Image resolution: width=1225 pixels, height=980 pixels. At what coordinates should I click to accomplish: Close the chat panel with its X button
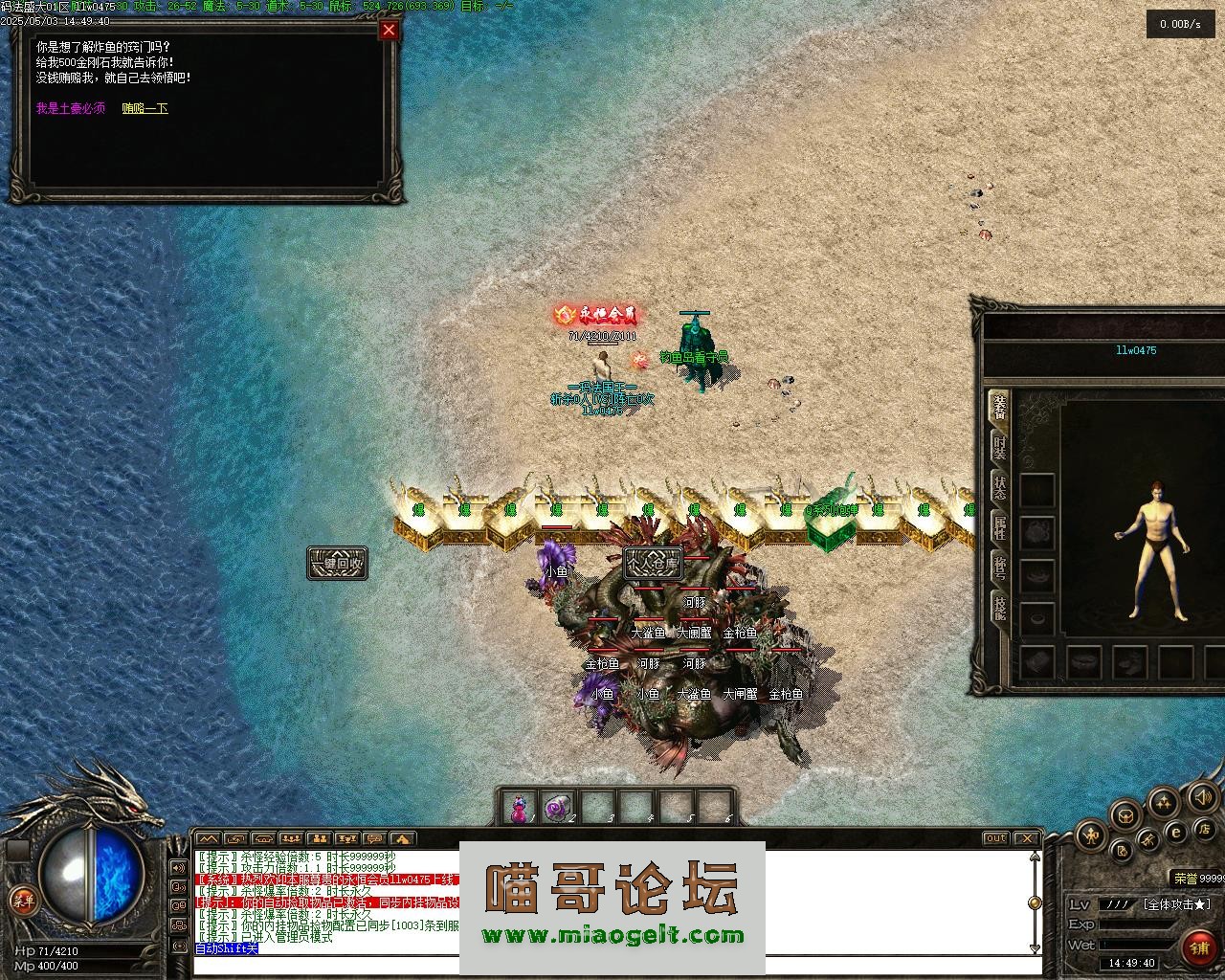coord(1028,838)
